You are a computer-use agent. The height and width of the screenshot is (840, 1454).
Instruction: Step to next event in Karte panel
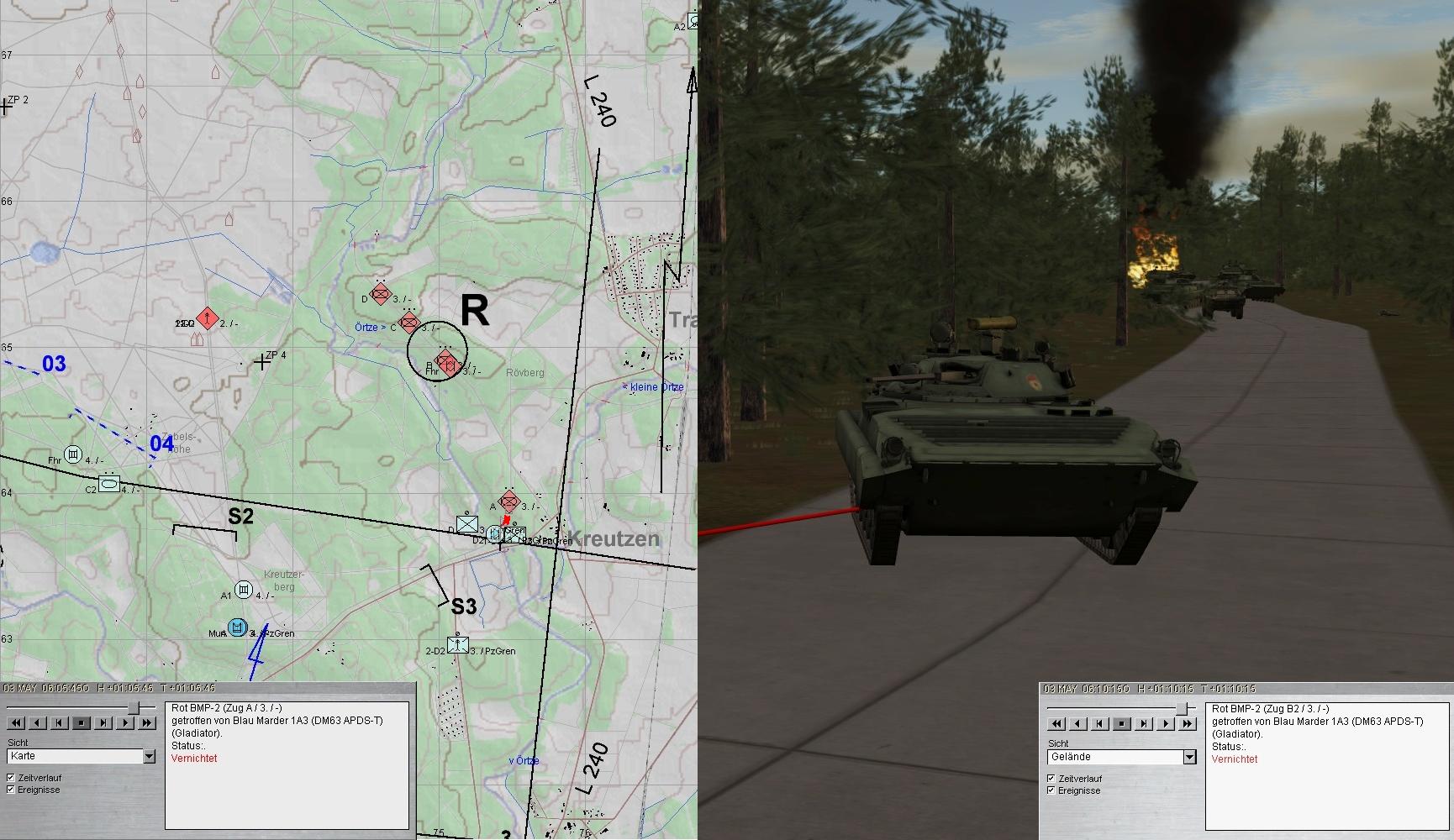103,722
